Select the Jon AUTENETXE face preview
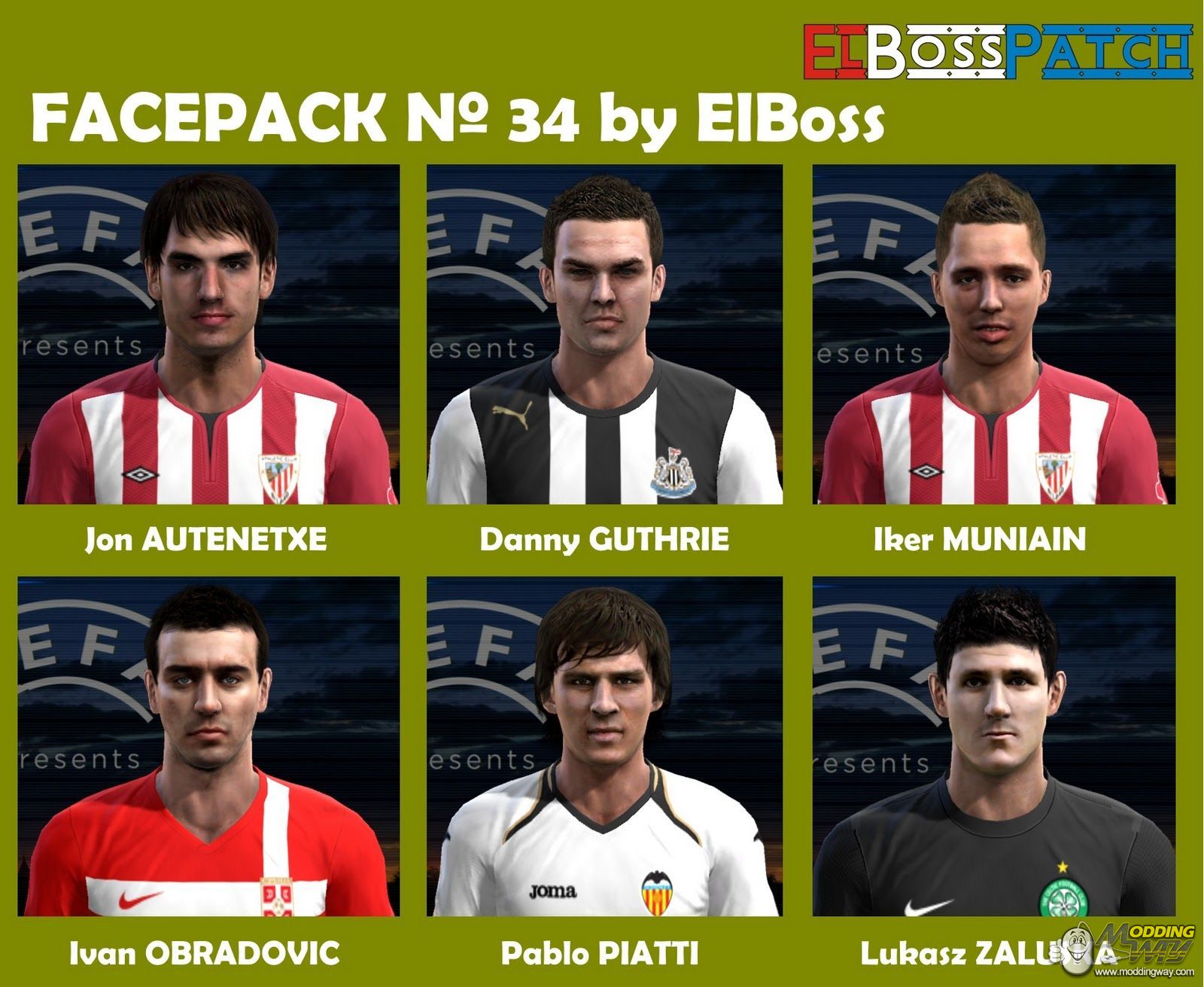Viewport: 1204px width, 987px height. point(208,334)
